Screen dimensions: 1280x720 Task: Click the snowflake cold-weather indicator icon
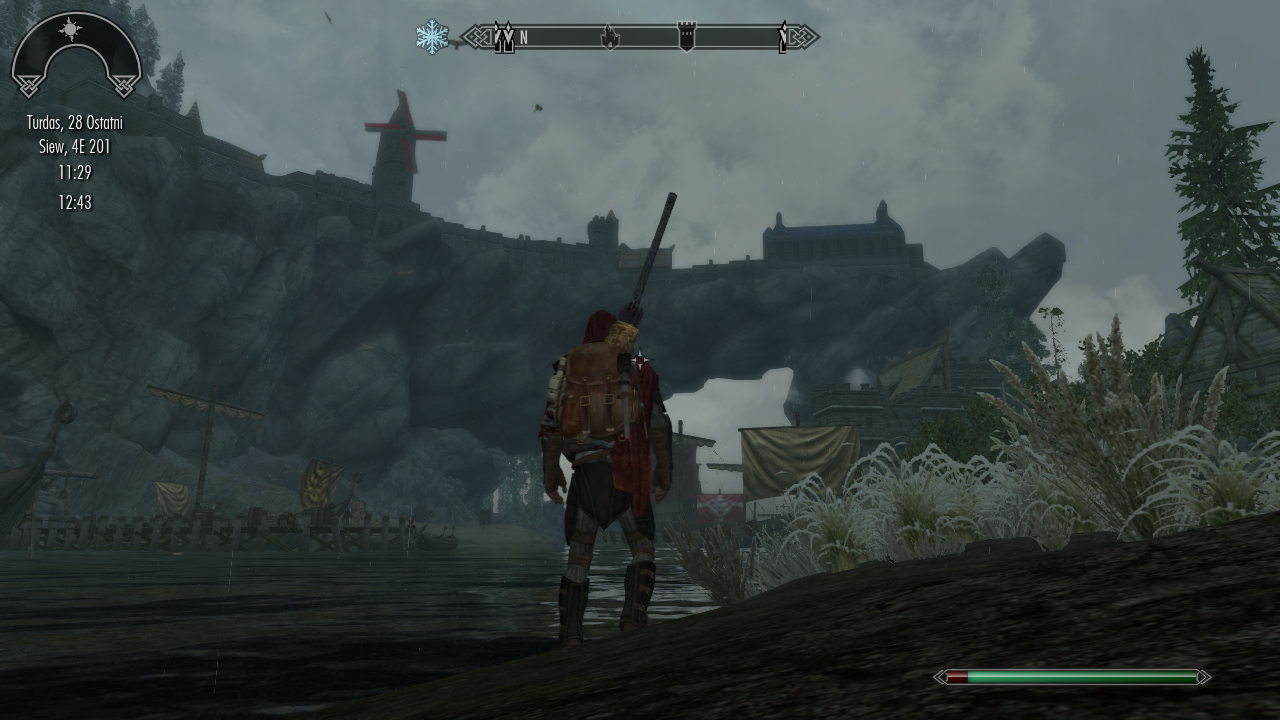click(x=432, y=38)
